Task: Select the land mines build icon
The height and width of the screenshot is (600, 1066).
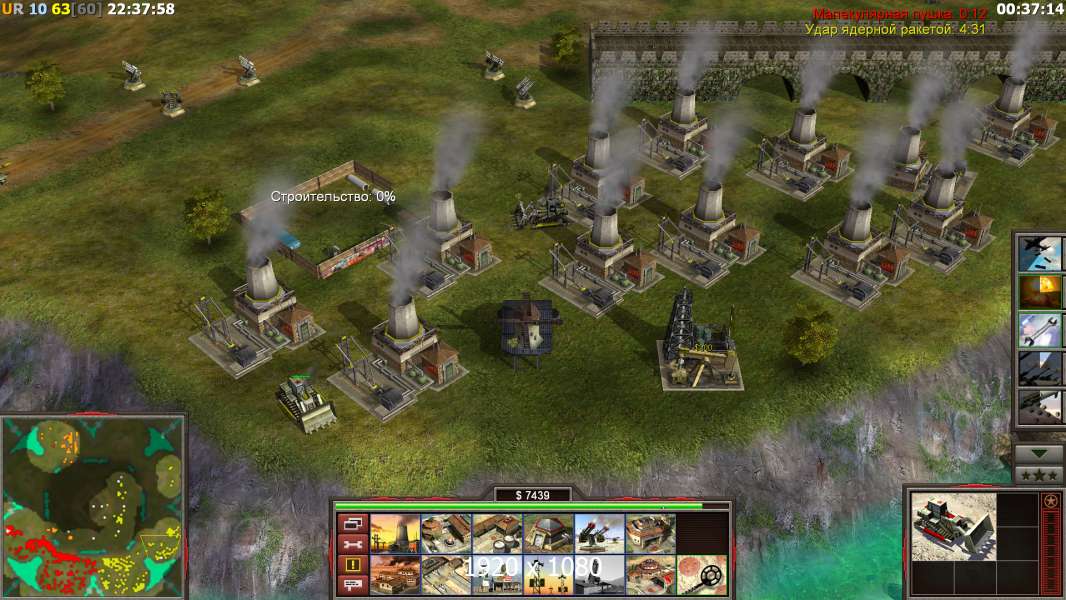Action: (x=702, y=574)
